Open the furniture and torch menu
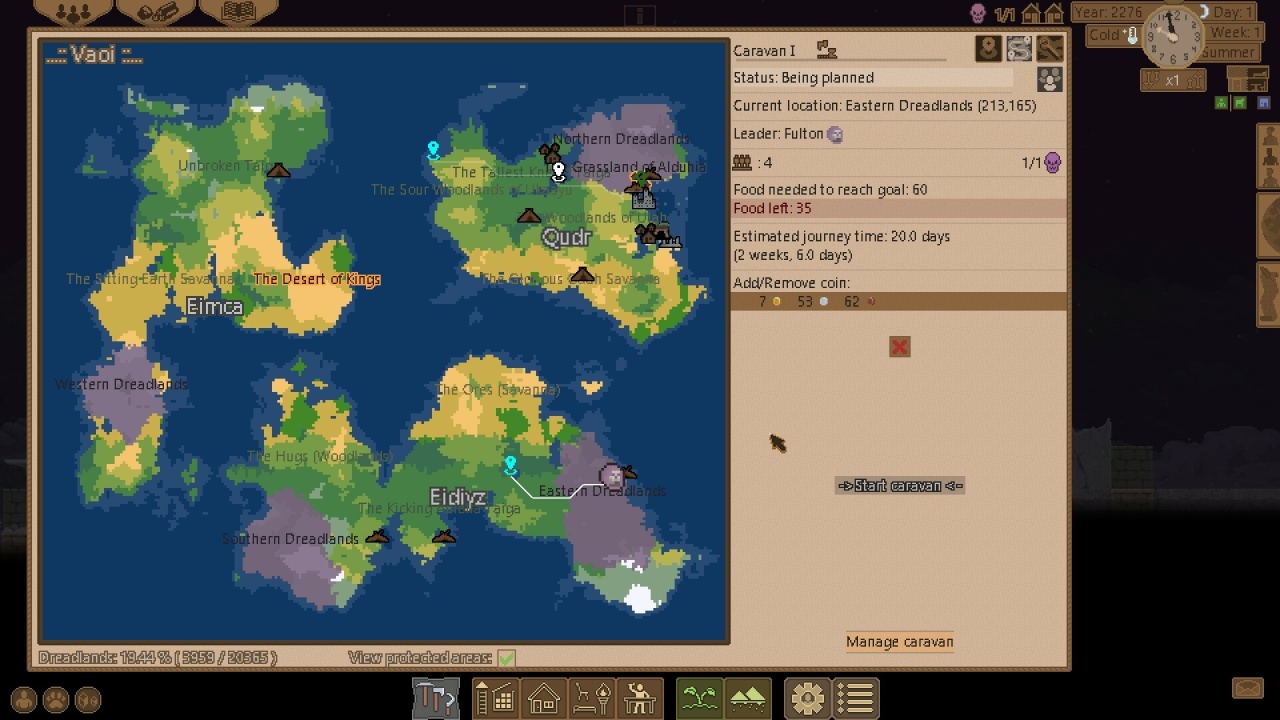 tap(591, 697)
